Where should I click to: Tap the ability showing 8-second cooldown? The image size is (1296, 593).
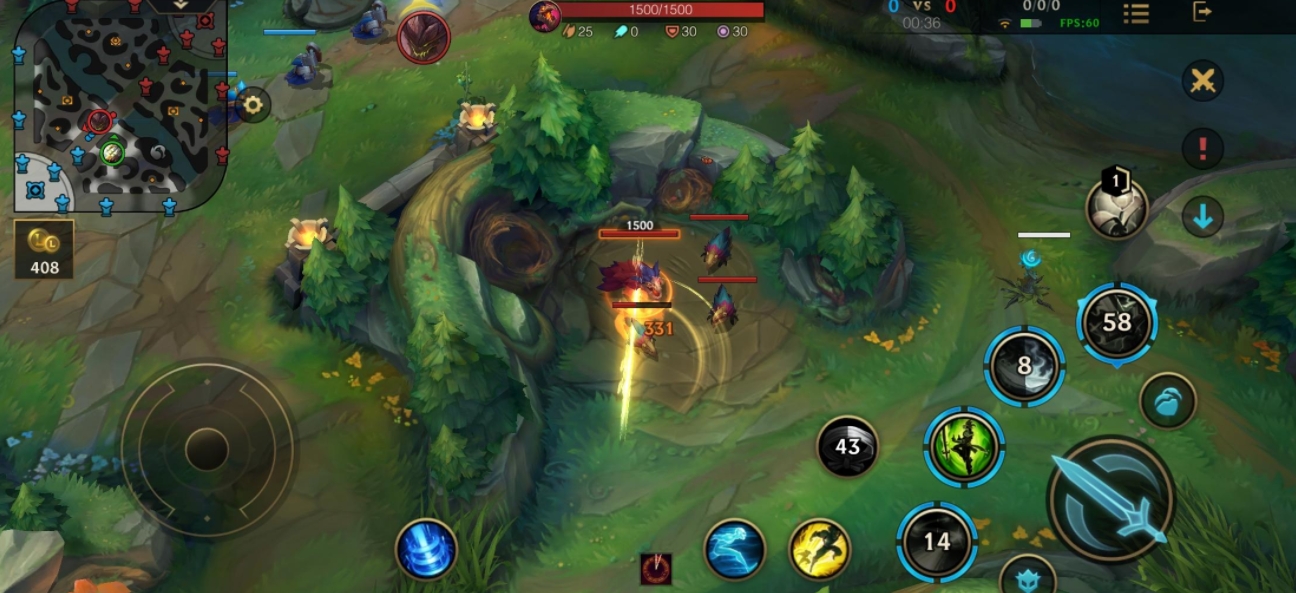click(x=1024, y=366)
